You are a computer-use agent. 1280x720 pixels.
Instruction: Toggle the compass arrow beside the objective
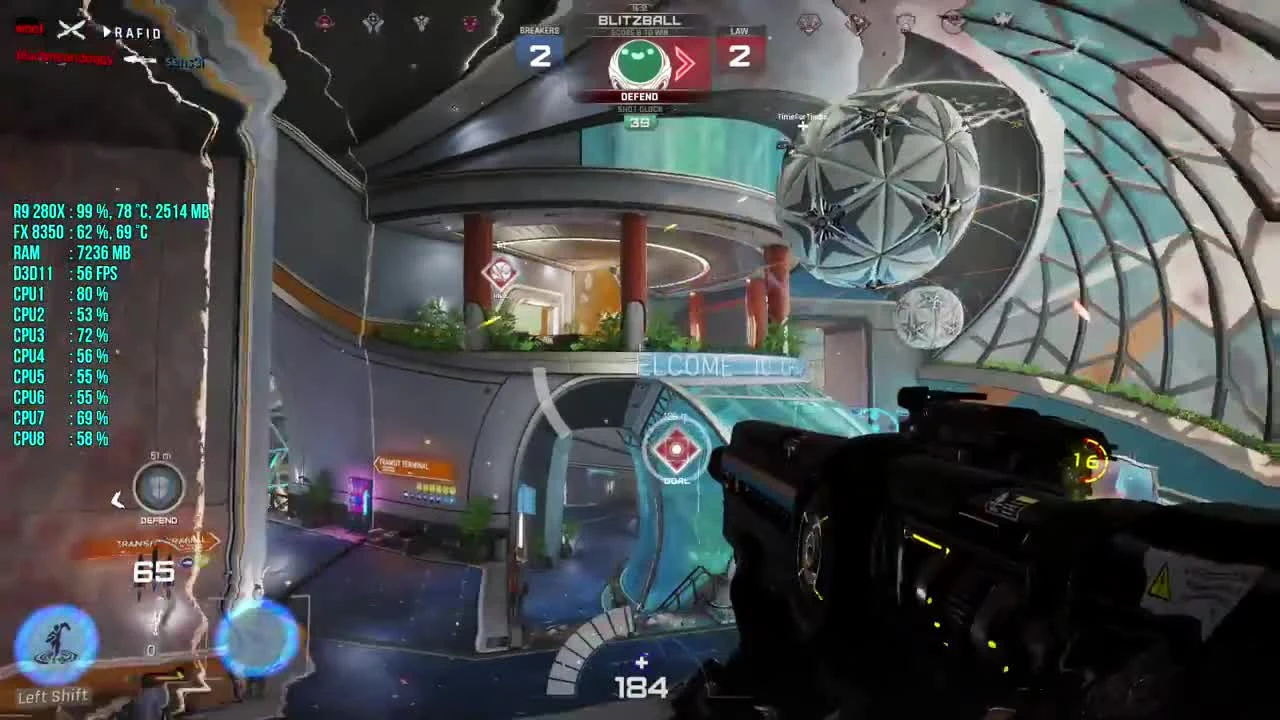[118, 500]
